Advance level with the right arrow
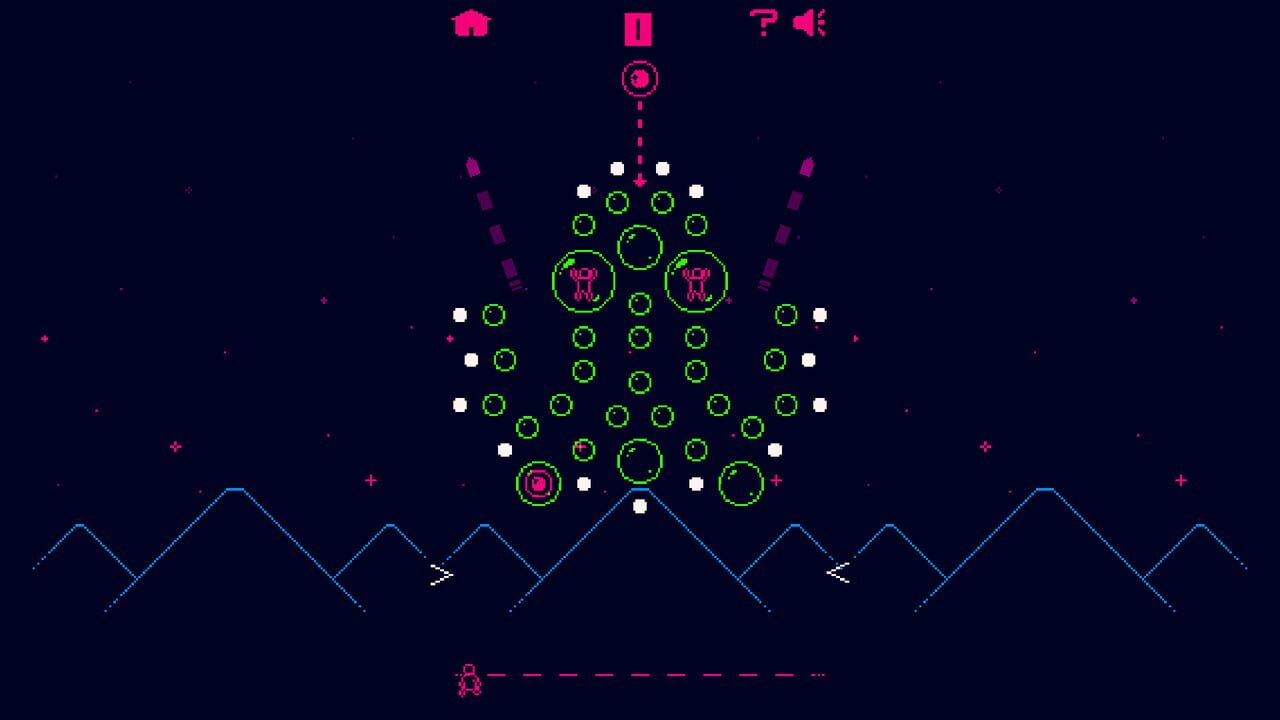This screenshot has height=720, width=1280. pos(440,573)
